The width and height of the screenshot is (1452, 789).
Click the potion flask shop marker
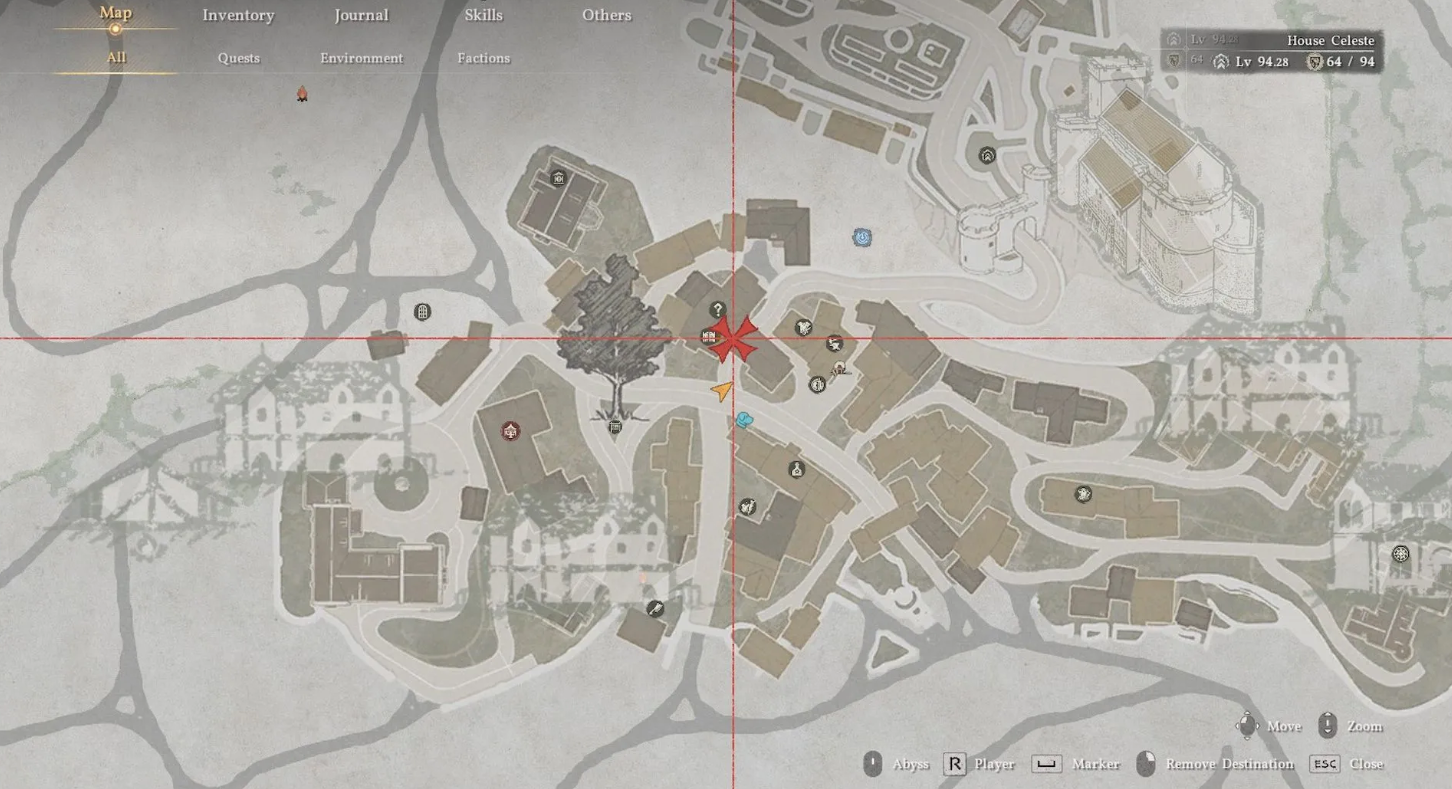pyautogui.click(x=797, y=469)
